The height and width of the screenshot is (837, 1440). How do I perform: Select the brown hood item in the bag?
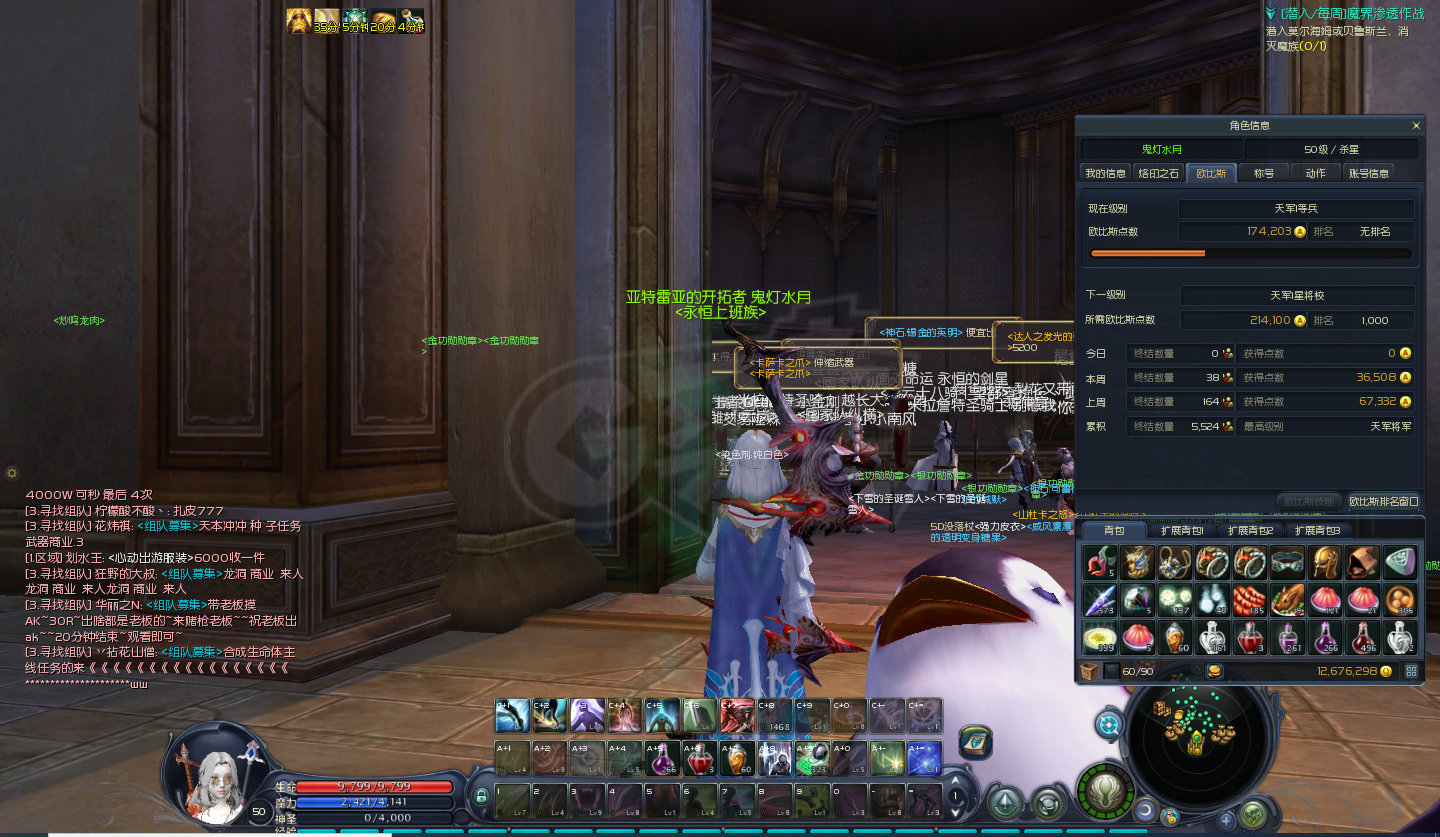point(1363,563)
